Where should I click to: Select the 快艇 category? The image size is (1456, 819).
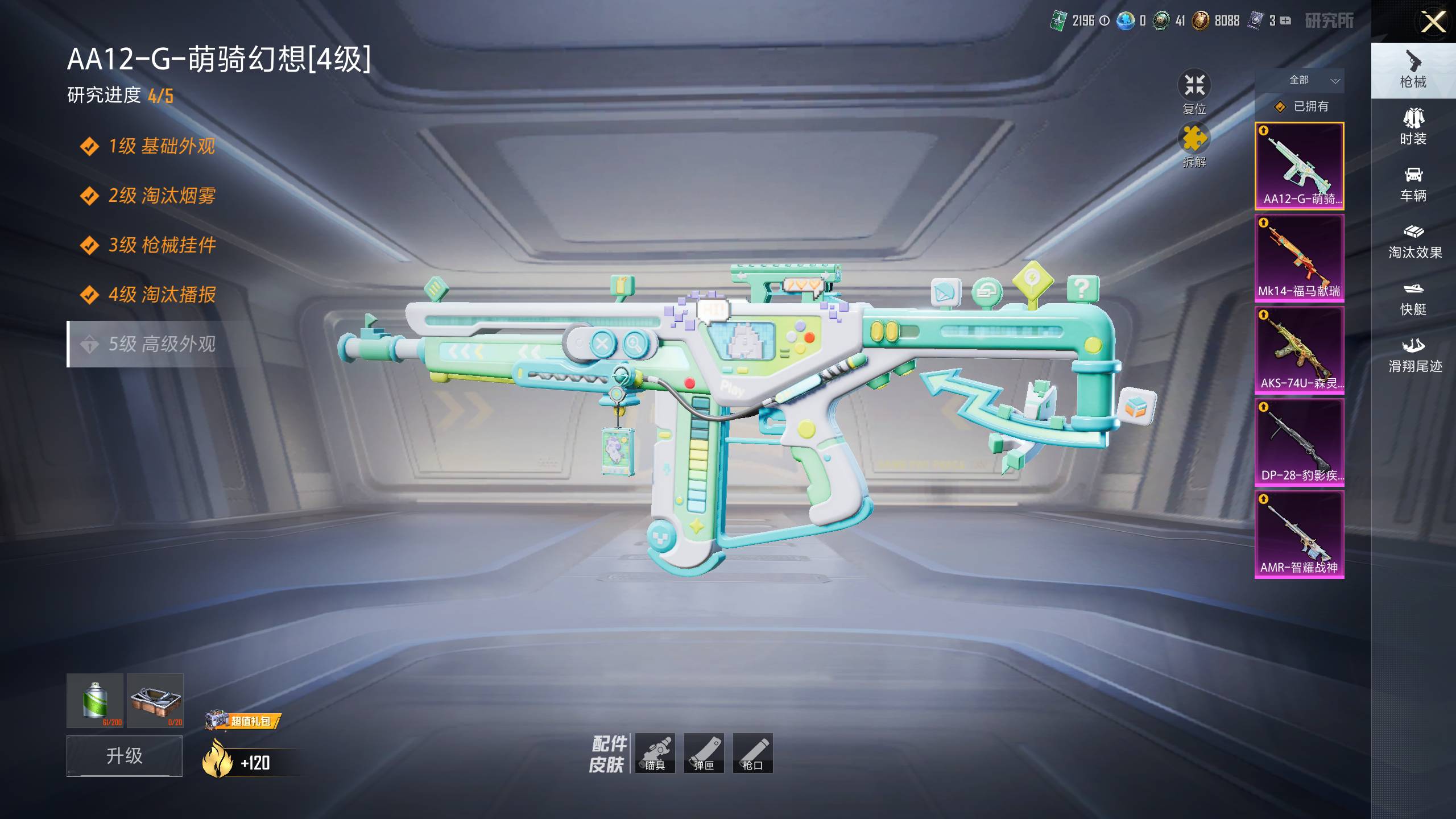point(1413,298)
